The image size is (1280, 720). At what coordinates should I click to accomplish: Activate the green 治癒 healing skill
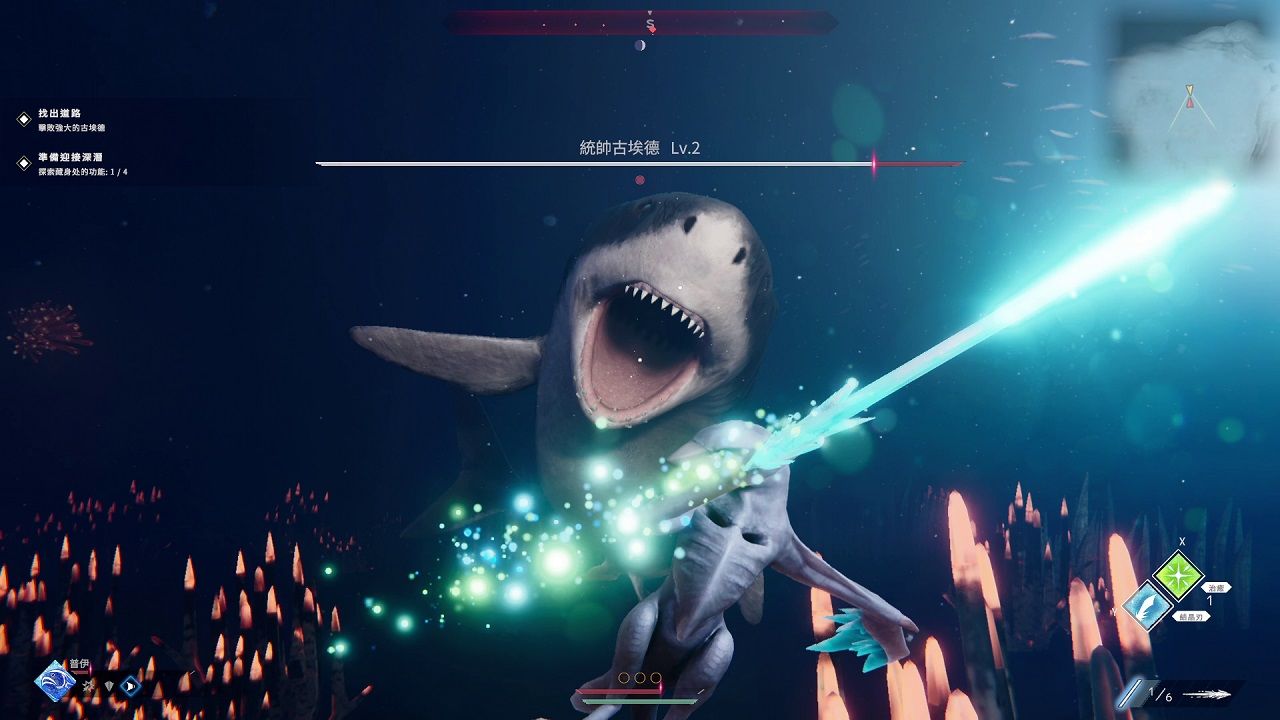(x=1177, y=575)
